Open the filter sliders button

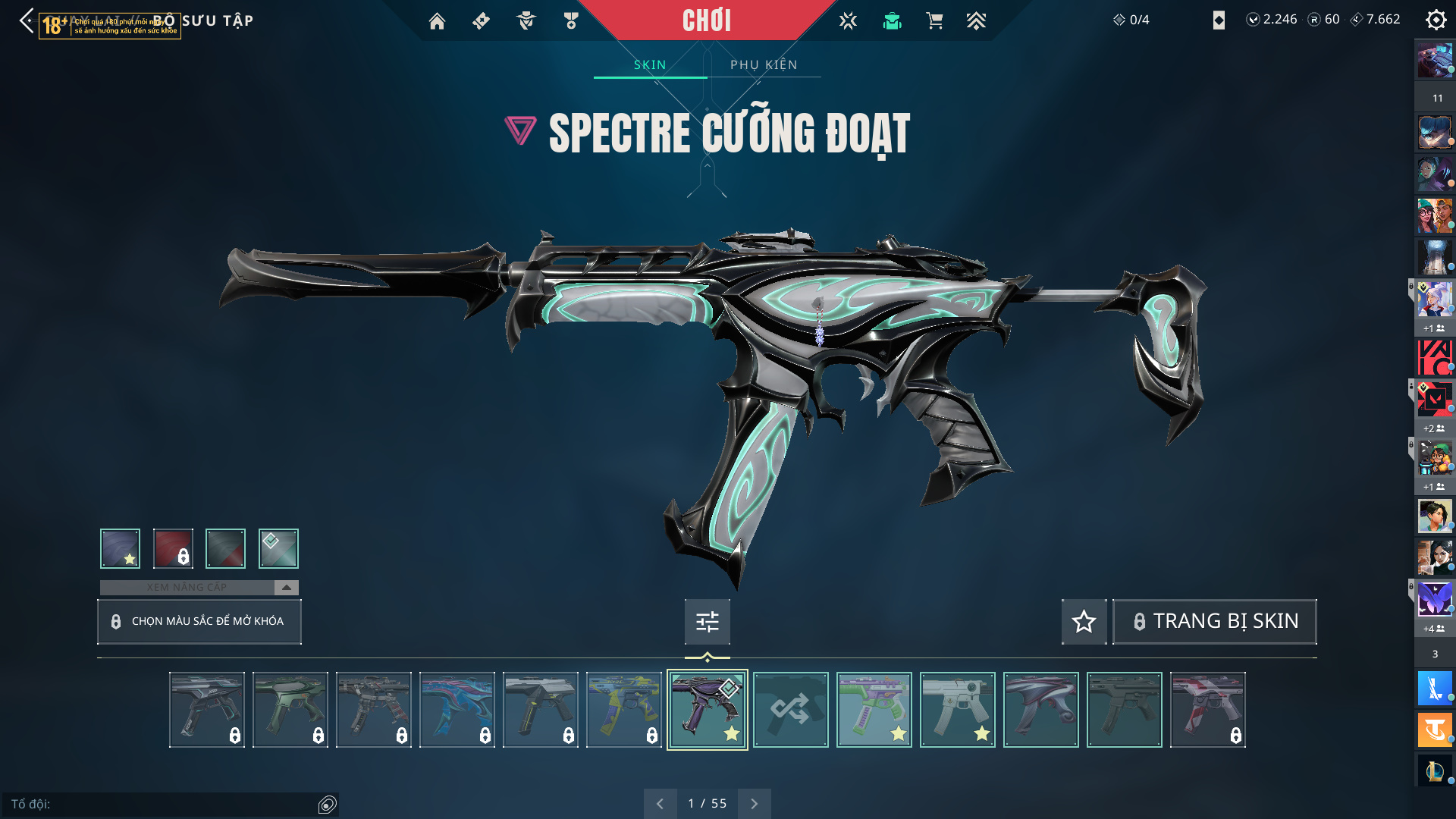pos(707,622)
